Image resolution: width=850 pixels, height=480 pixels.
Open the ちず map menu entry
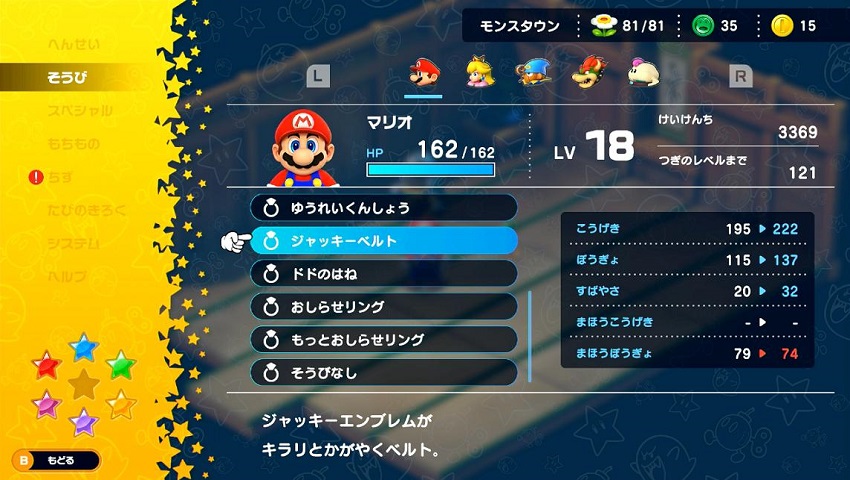61,177
